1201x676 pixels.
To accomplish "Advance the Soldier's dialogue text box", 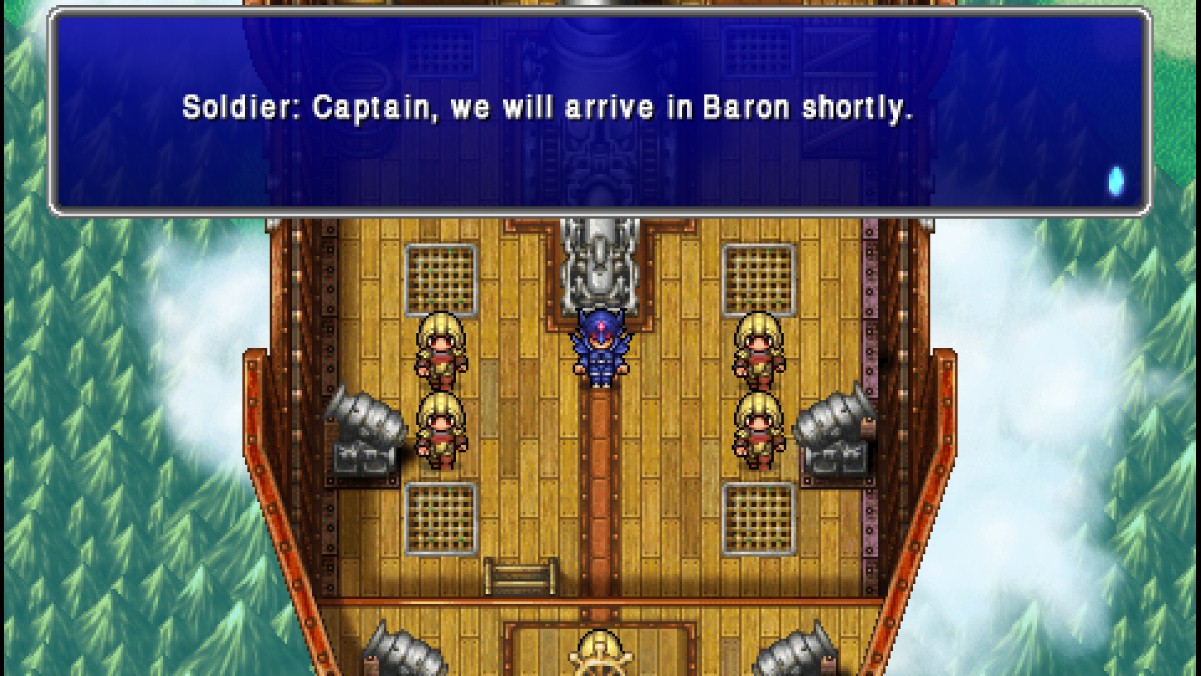I will (600, 110).
